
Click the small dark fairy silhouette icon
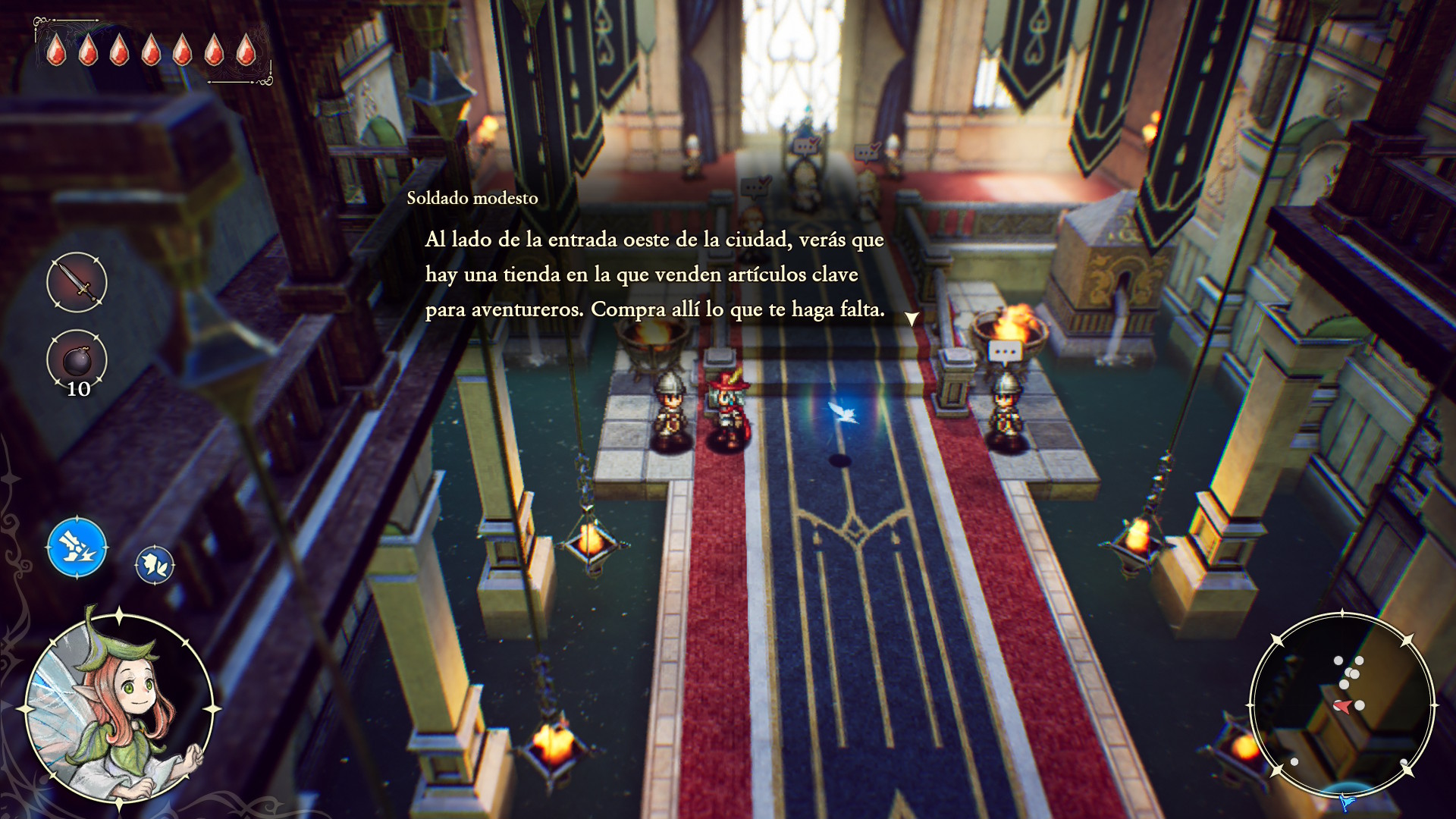155,565
